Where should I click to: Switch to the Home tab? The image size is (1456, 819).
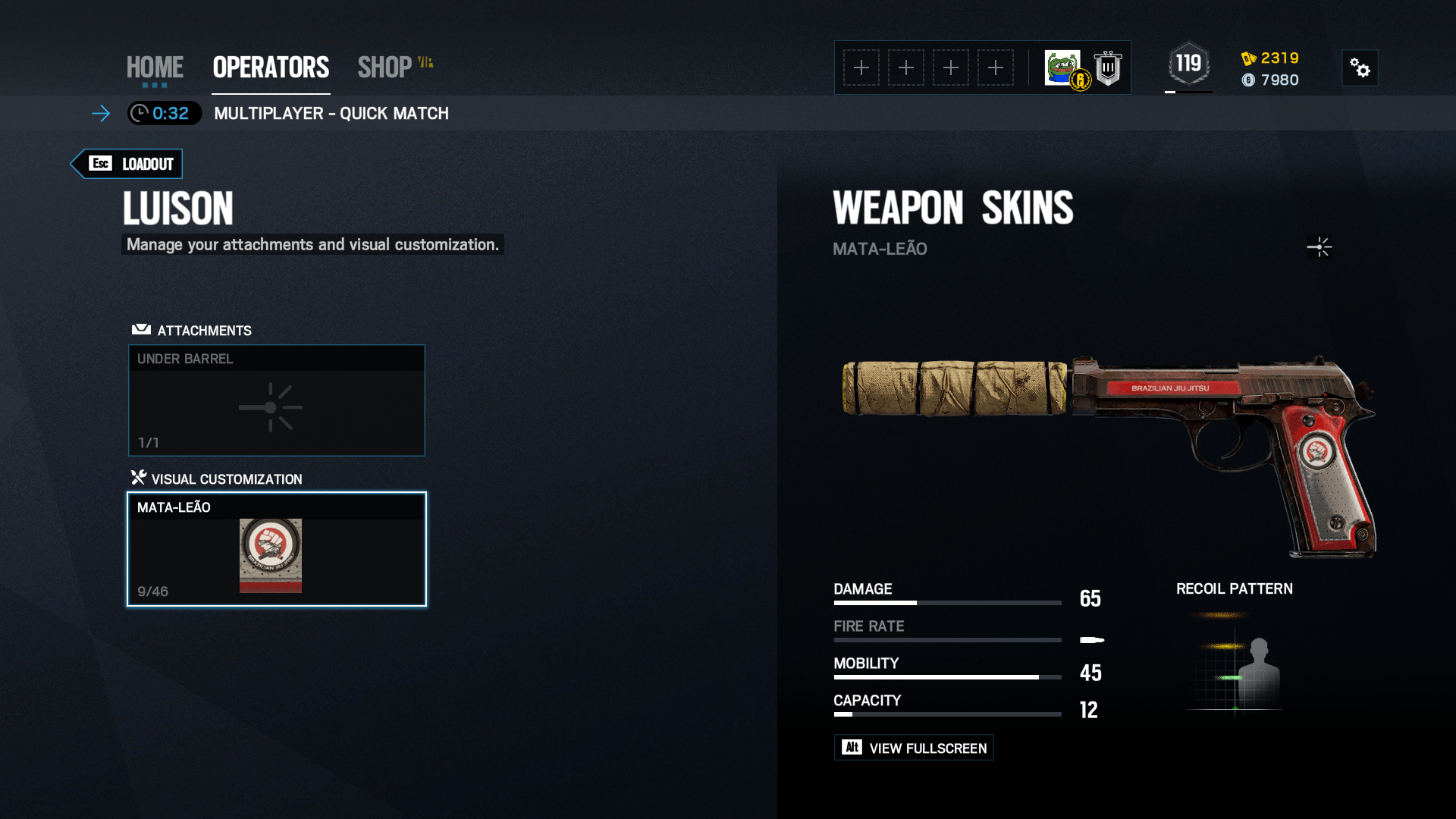[155, 67]
